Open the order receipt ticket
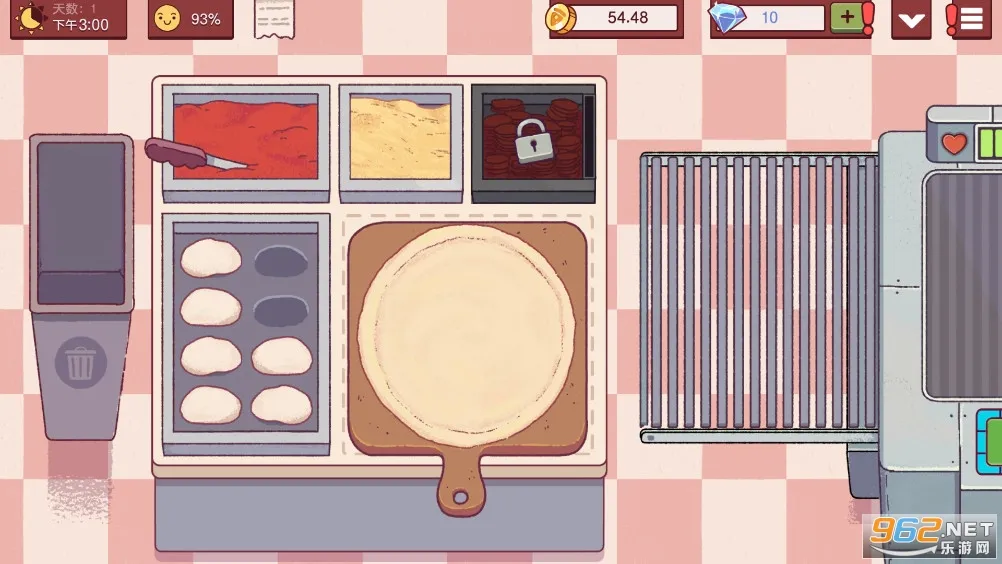The width and height of the screenshot is (1002, 564). (274, 18)
